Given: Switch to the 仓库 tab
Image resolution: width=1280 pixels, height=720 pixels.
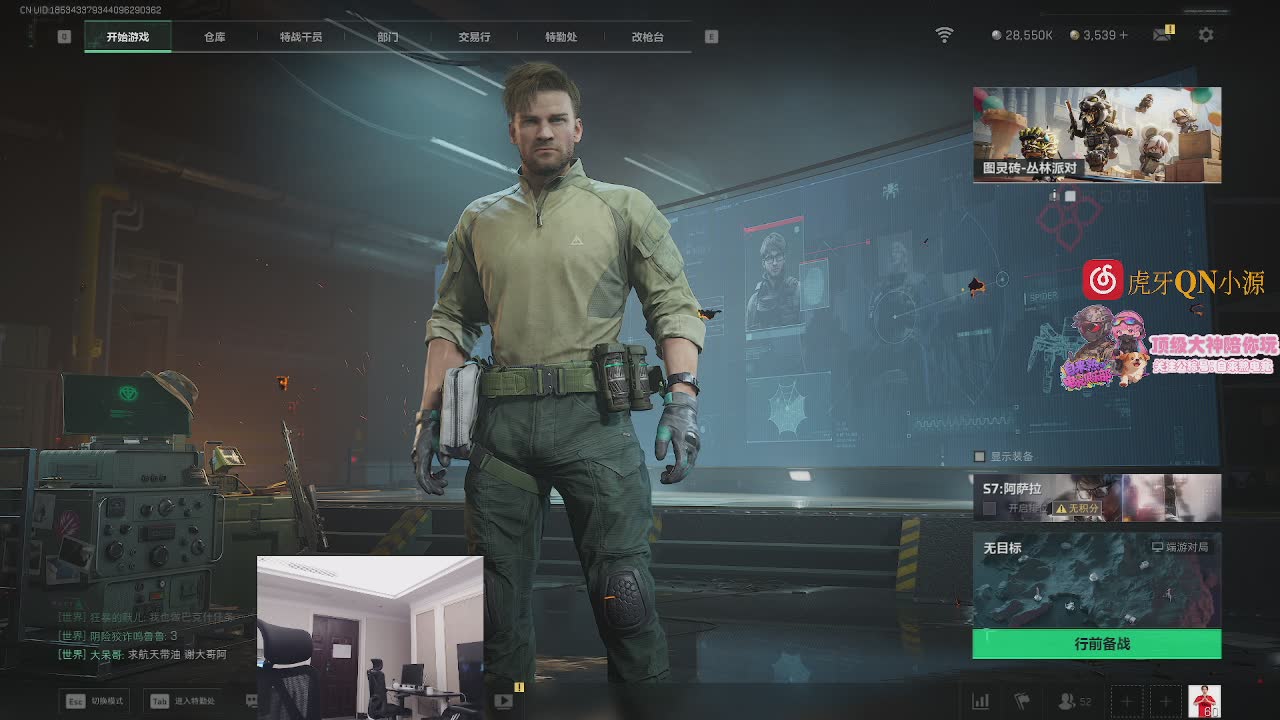Looking at the screenshot, I should pos(214,37).
